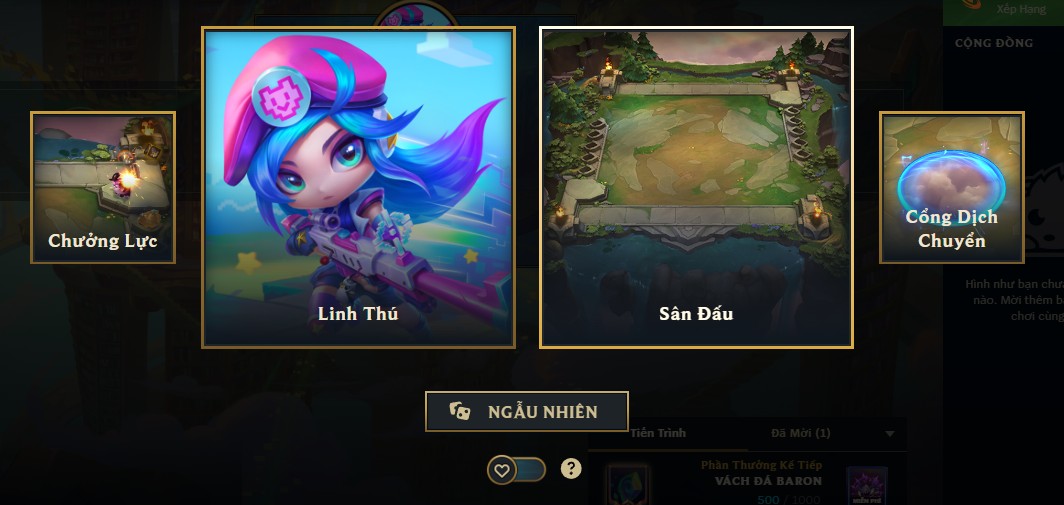
Task: Select the Chưởng Lực card
Action: point(103,188)
